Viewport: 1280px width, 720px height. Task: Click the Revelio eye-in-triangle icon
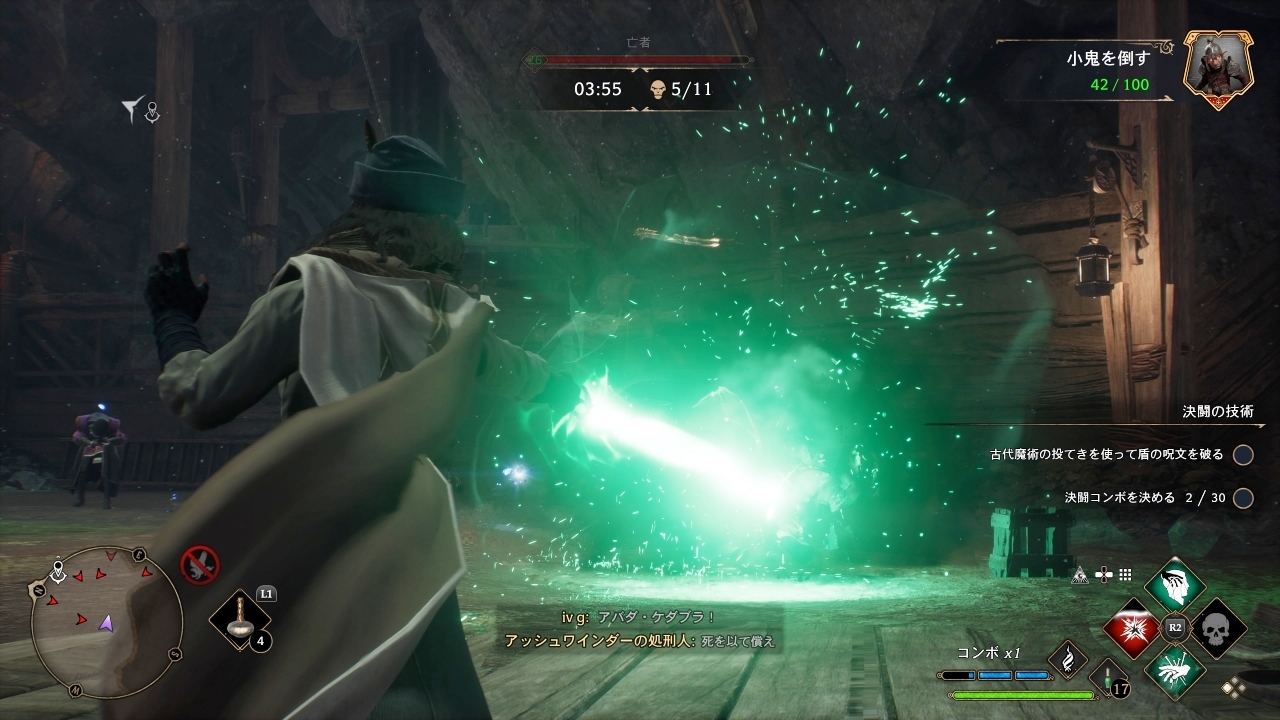[x=1080, y=575]
